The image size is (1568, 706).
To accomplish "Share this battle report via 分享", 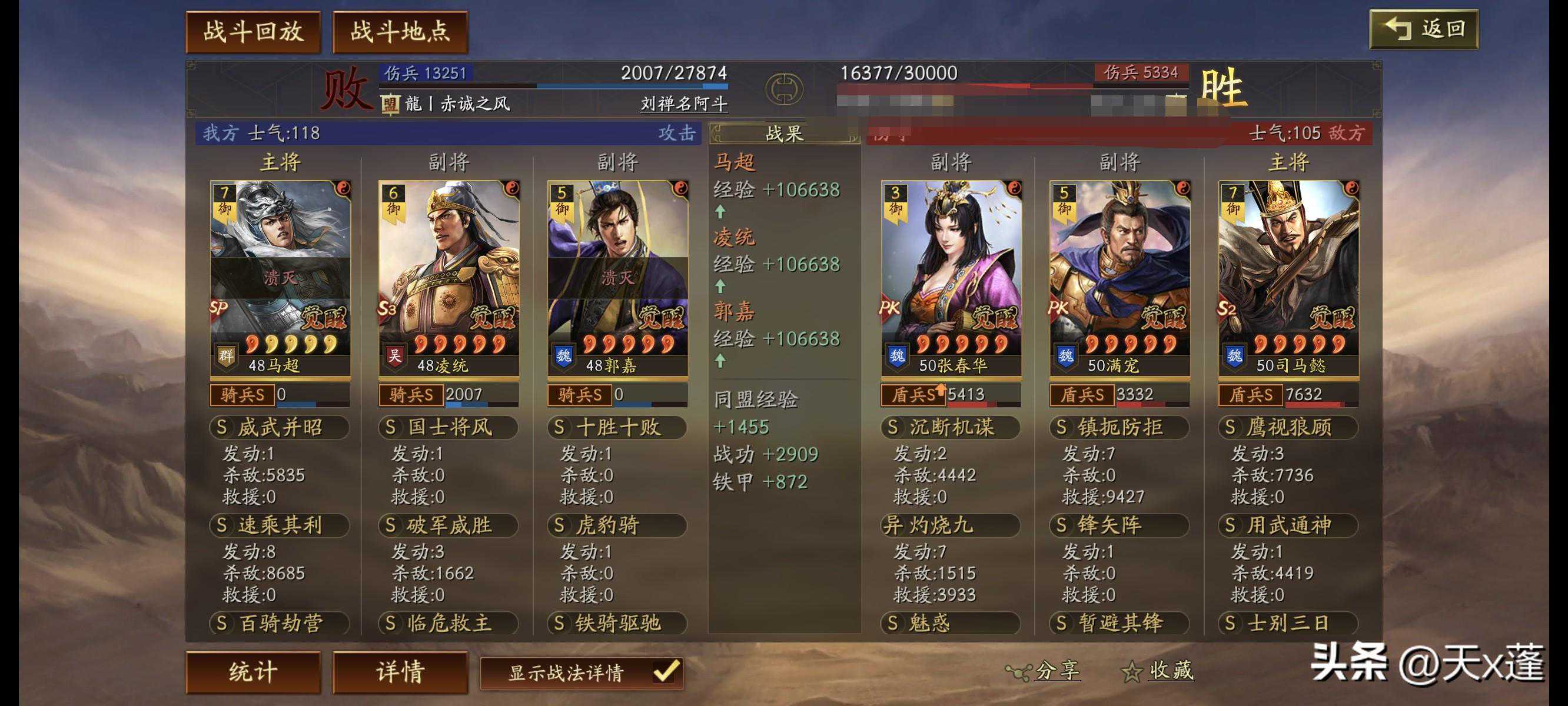I will (x=1044, y=671).
